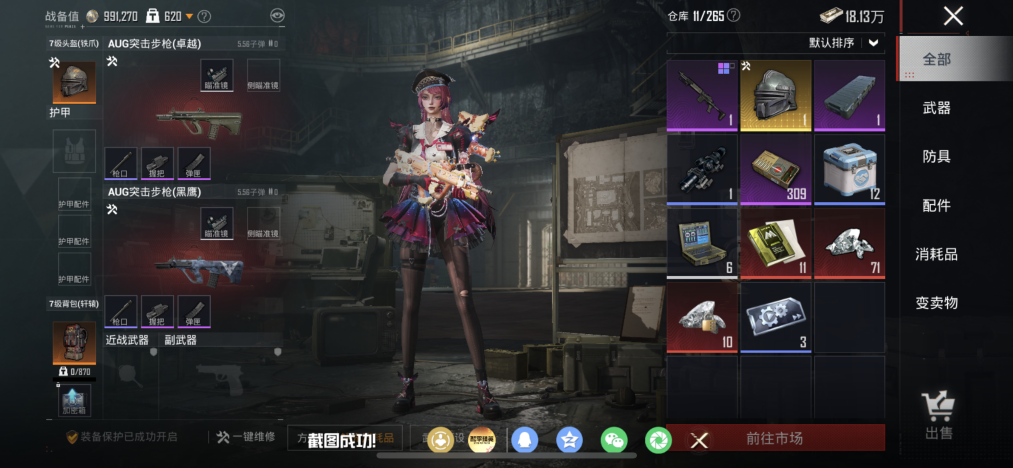Switch to the 武器 (Weapons) tab
Viewport: 1013px width, 468px height.
pos(937,108)
